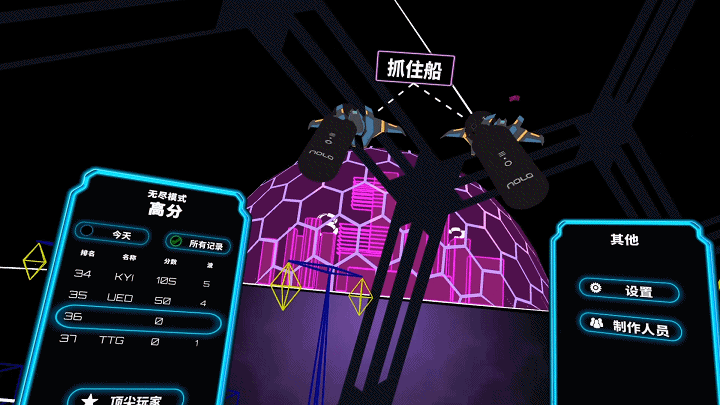Open the 顶尖玩家 top players list
The height and width of the screenshot is (405, 720).
click(x=128, y=399)
